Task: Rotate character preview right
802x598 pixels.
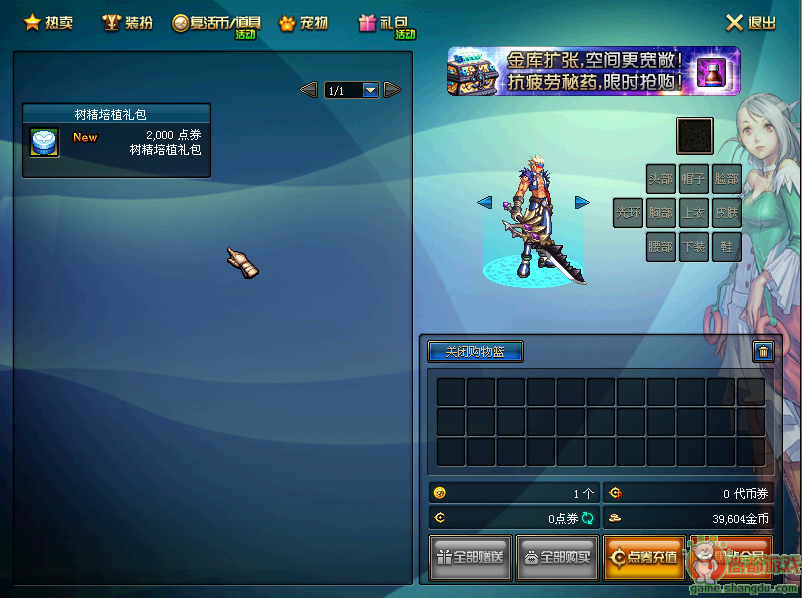Action: click(582, 202)
